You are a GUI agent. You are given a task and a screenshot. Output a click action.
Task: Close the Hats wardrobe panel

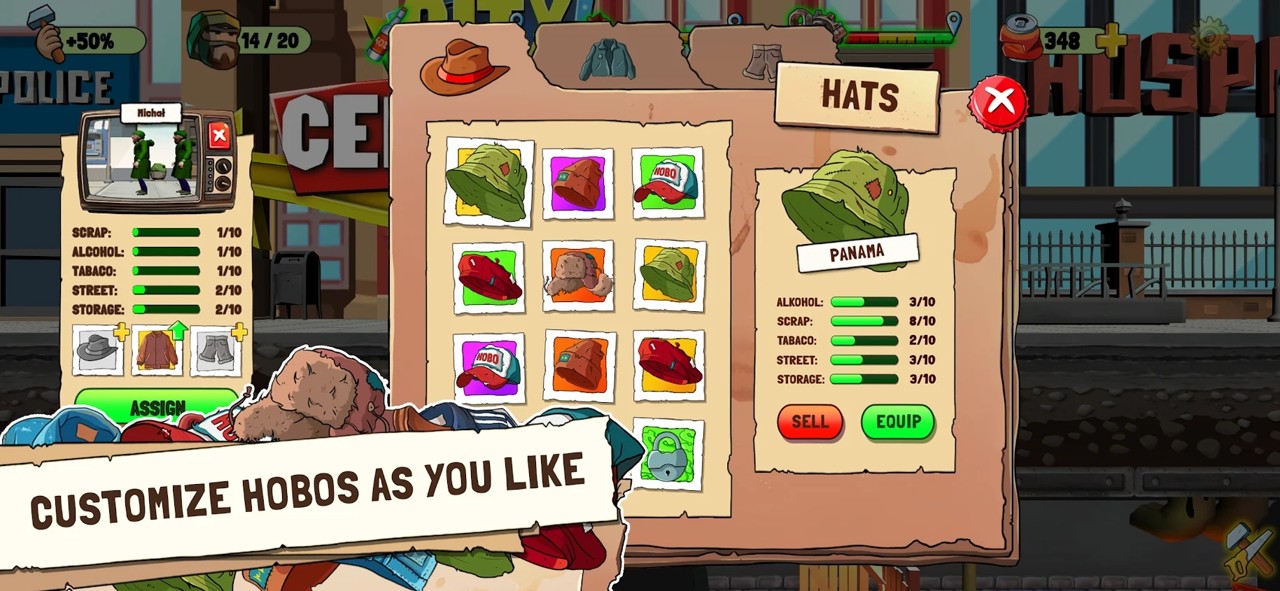[998, 101]
